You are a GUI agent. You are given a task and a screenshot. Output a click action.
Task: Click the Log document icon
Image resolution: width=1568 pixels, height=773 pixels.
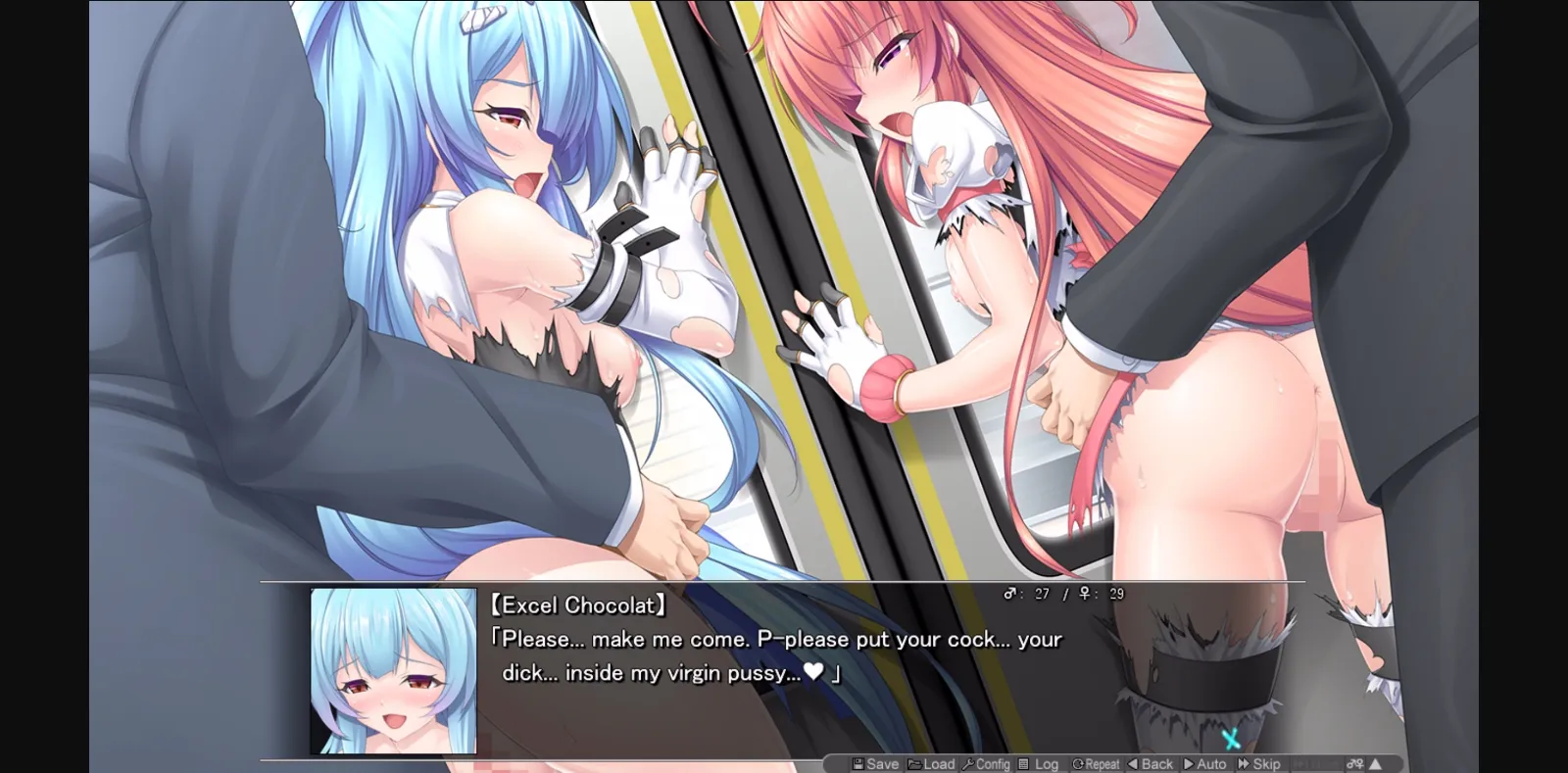pyautogui.click(x=1024, y=764)
